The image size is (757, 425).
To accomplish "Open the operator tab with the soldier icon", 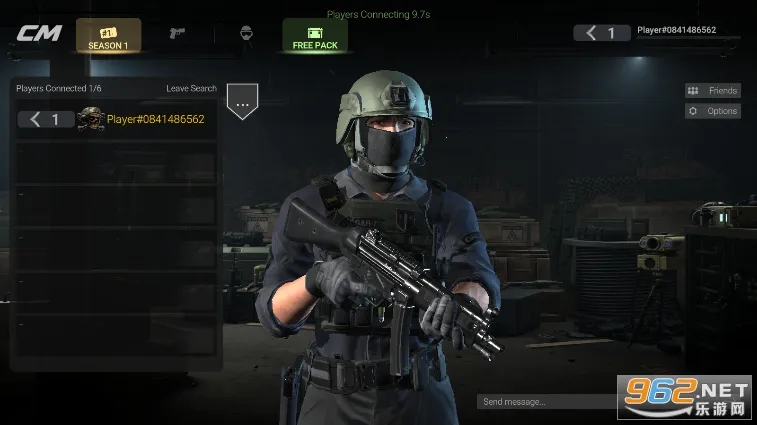I will point(245,33).
